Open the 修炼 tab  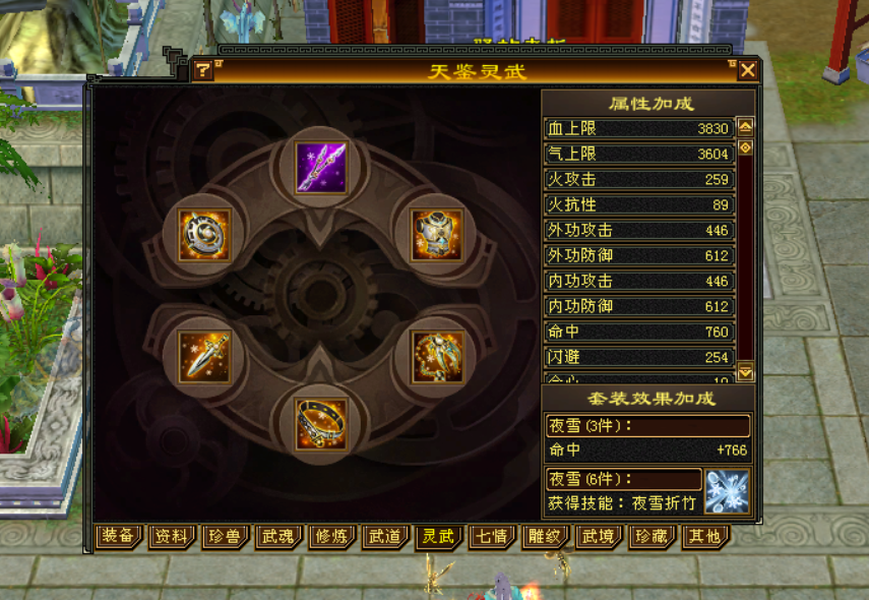pyautogui.click(x=331, y=537)
